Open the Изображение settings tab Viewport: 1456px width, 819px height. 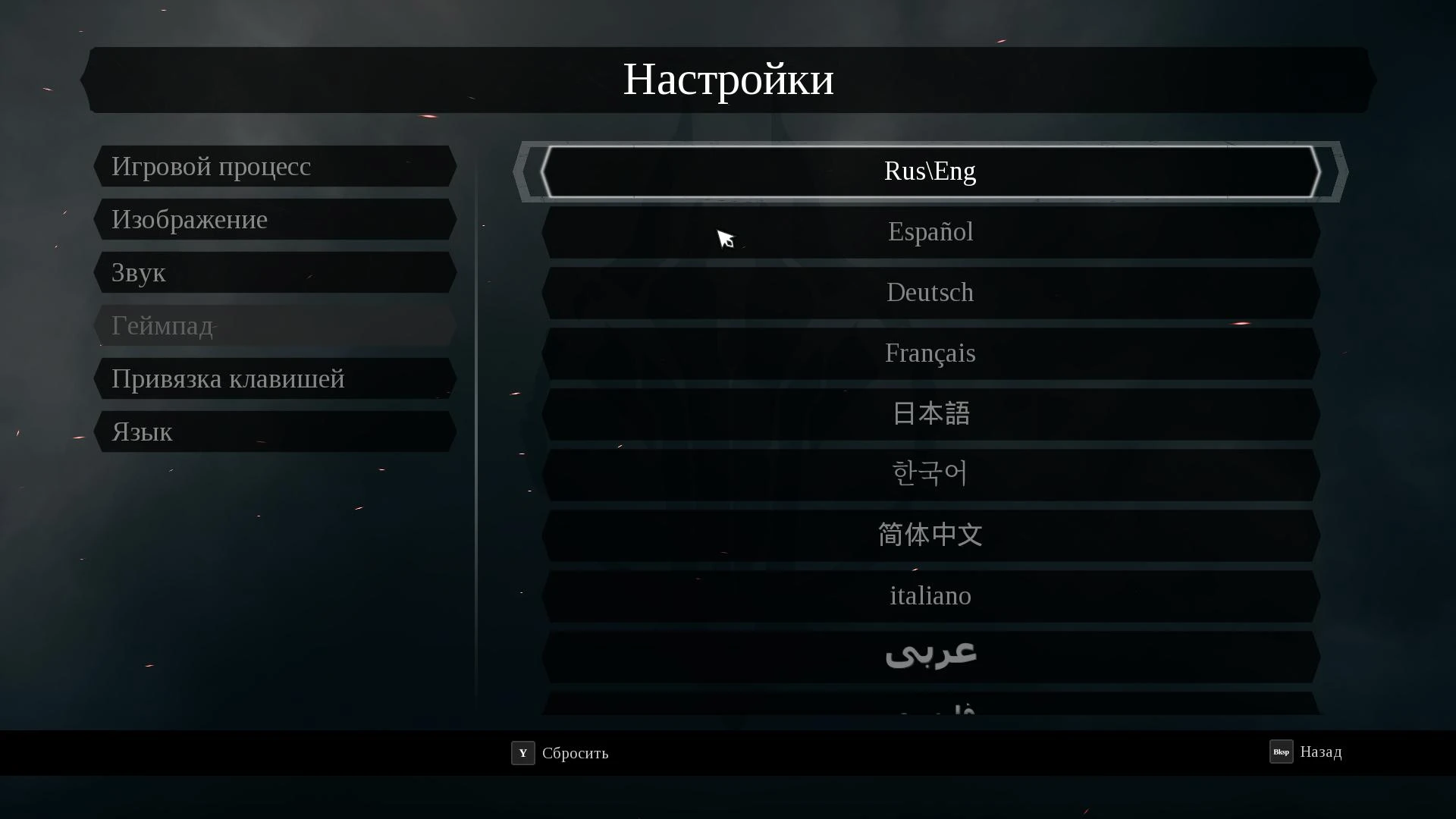click(x=275, y=219)
